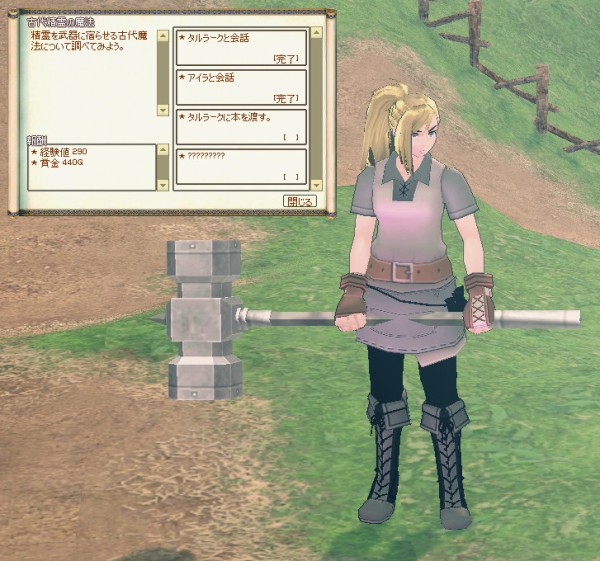This screenshot has width=600, height=561.
Task: Select the アイラと会話 objective
Action: click(x=240, y=87)
